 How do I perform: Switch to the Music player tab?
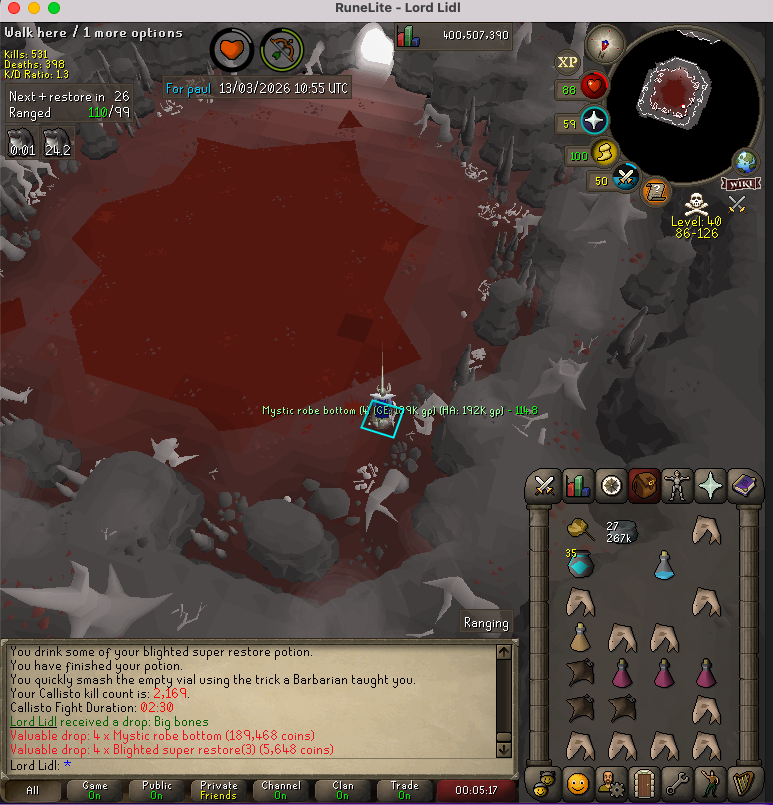744,780
